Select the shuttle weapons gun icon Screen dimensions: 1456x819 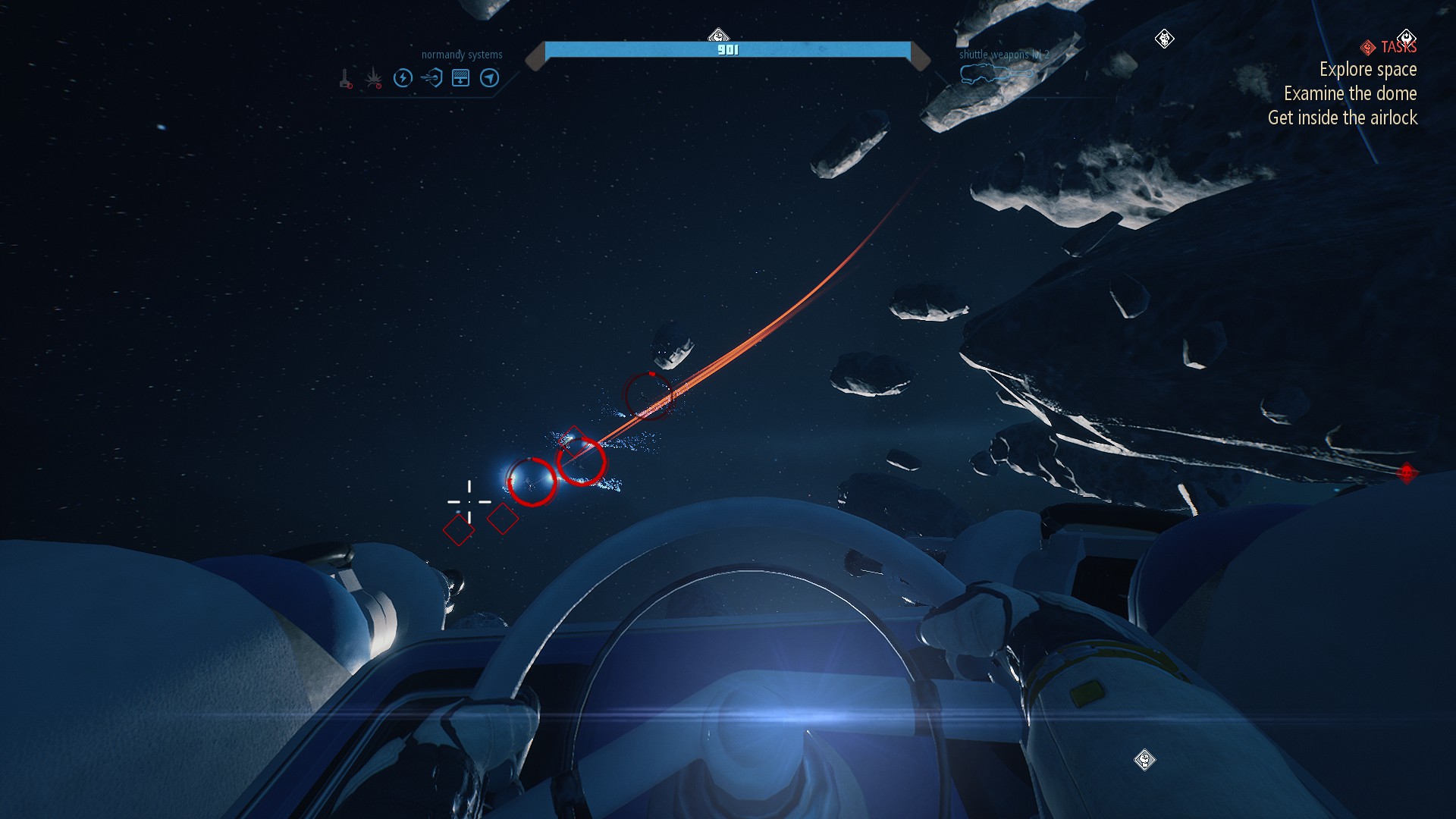(x=996, y=74)
